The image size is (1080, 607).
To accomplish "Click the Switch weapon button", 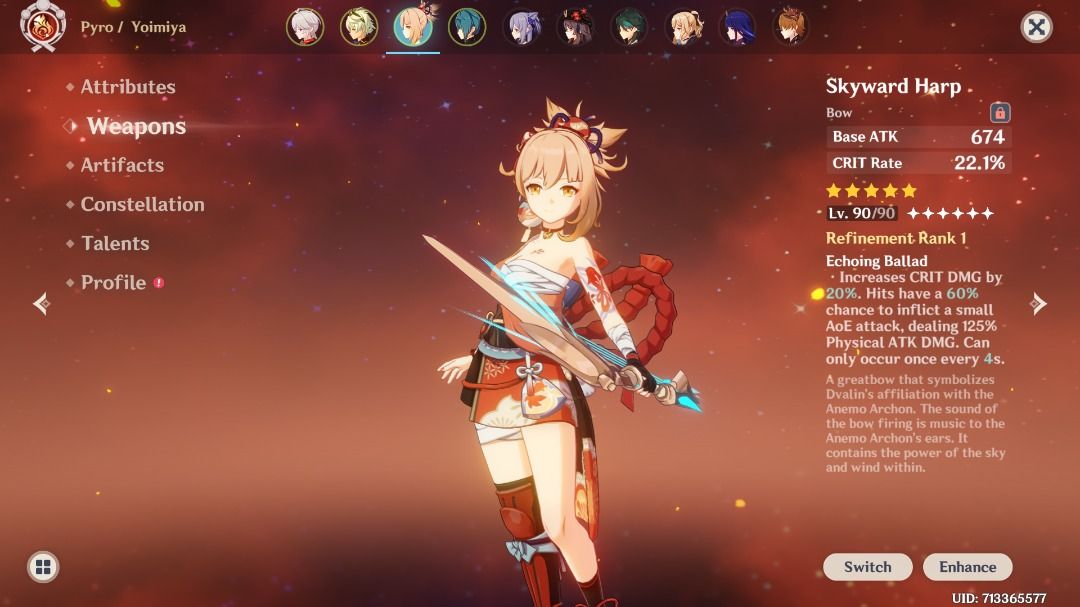I will (867, 566).
